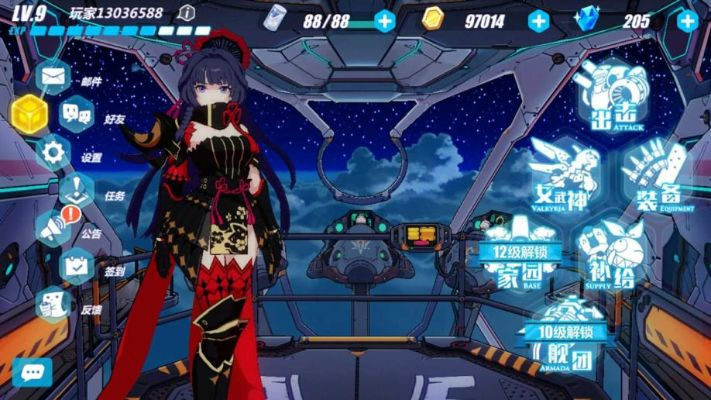
Task: Open the 女武神 Valkyrja menu
Action: pyautogui.click(x=565, y=175)
